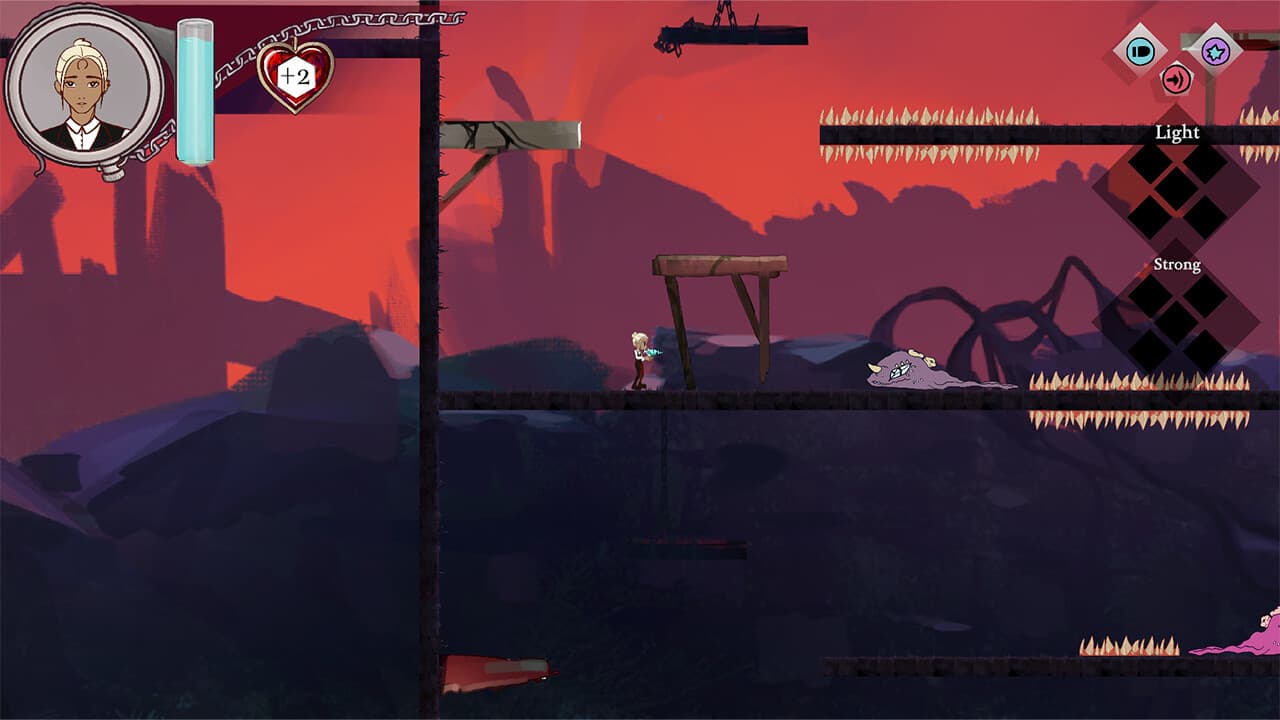Click the blue health vial gauge
Viewport: 1280px width, 720px height.
(194, 90)
